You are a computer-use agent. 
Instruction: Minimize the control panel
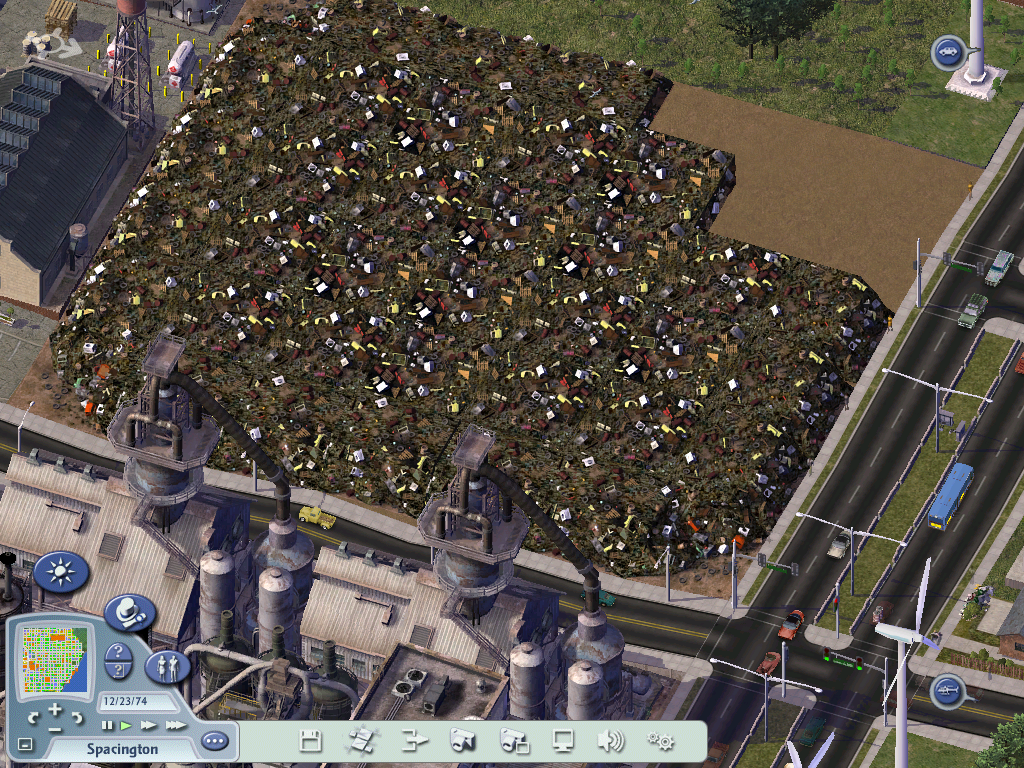(x=25, y=744)
